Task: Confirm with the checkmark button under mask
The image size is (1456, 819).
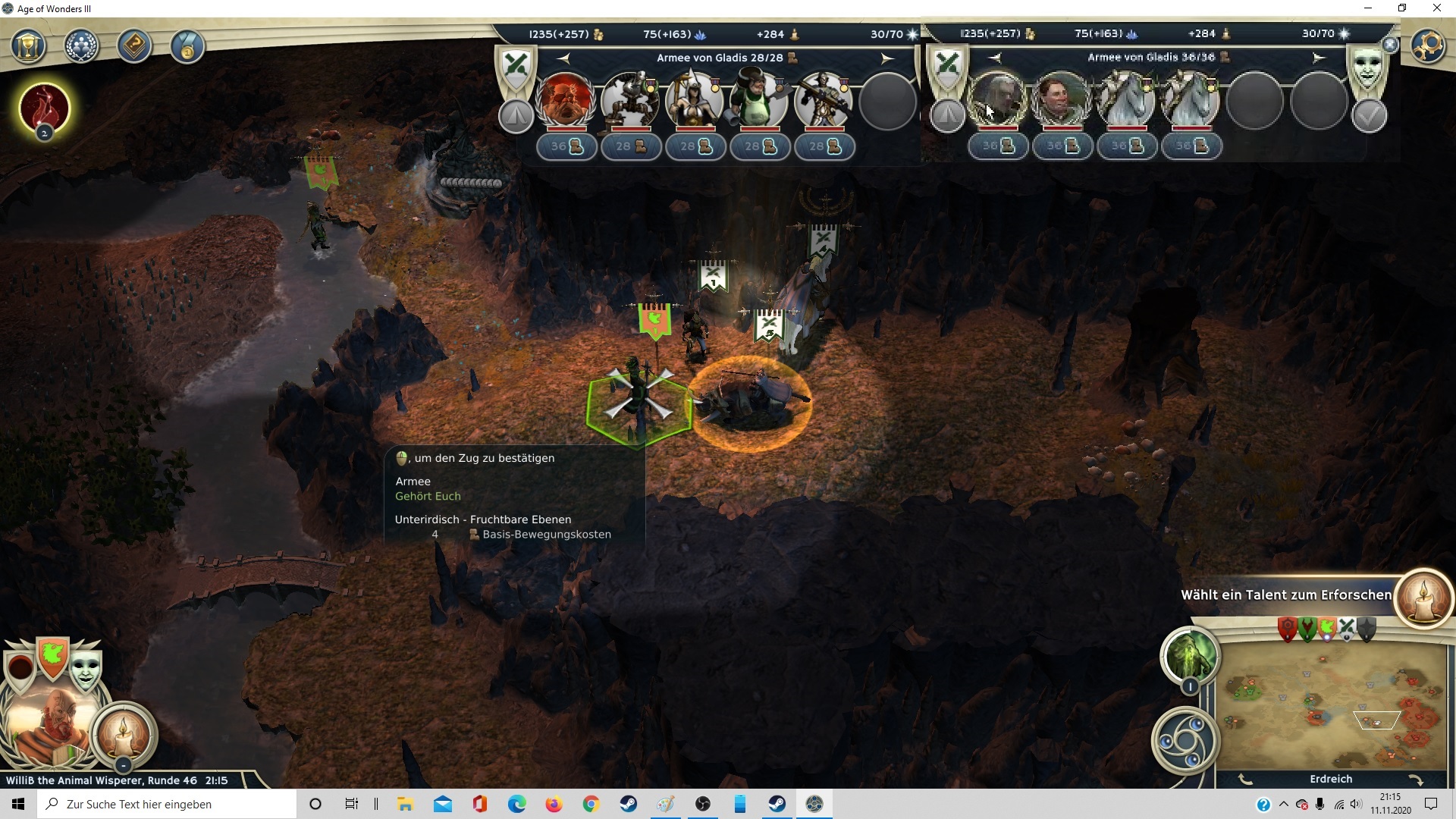Action: pos(1369,116)
